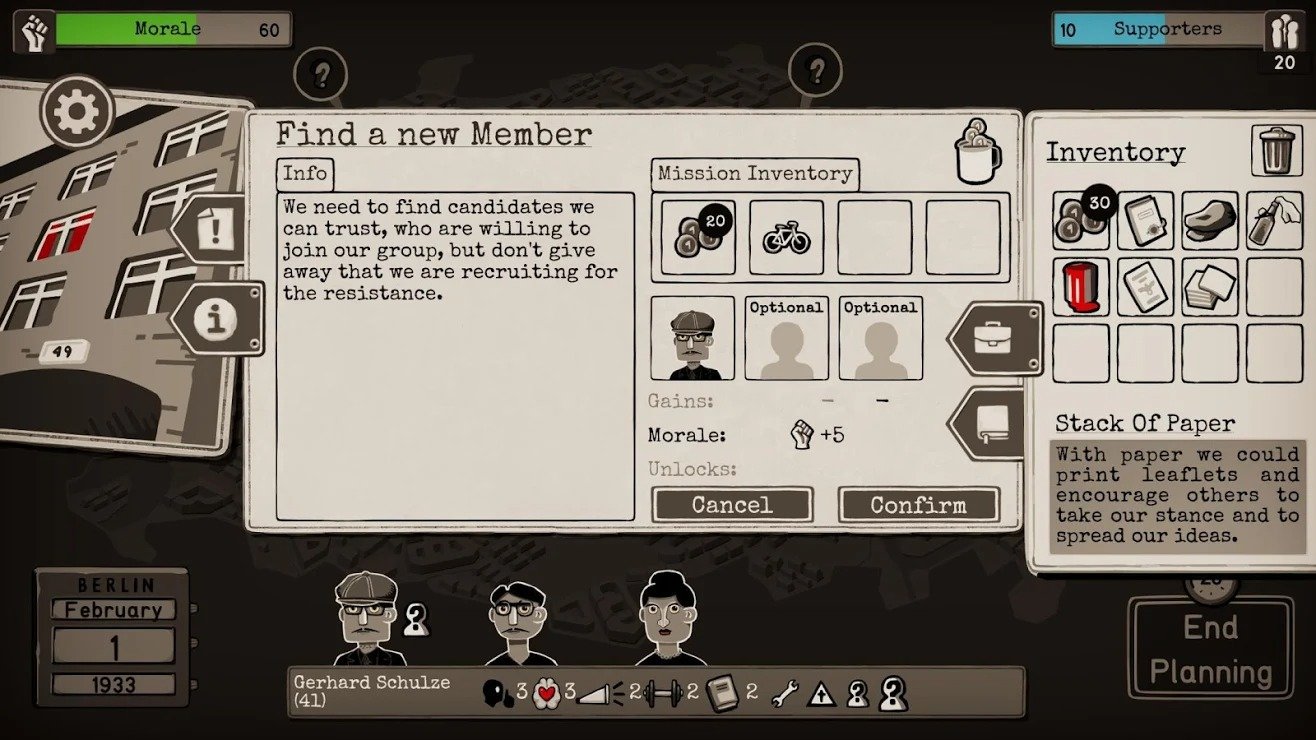The height and width of the screenshot is (740, 1316).
Task: Click the coins item in the inventory
Action: pyautogui.click(x=1080, y=222)
